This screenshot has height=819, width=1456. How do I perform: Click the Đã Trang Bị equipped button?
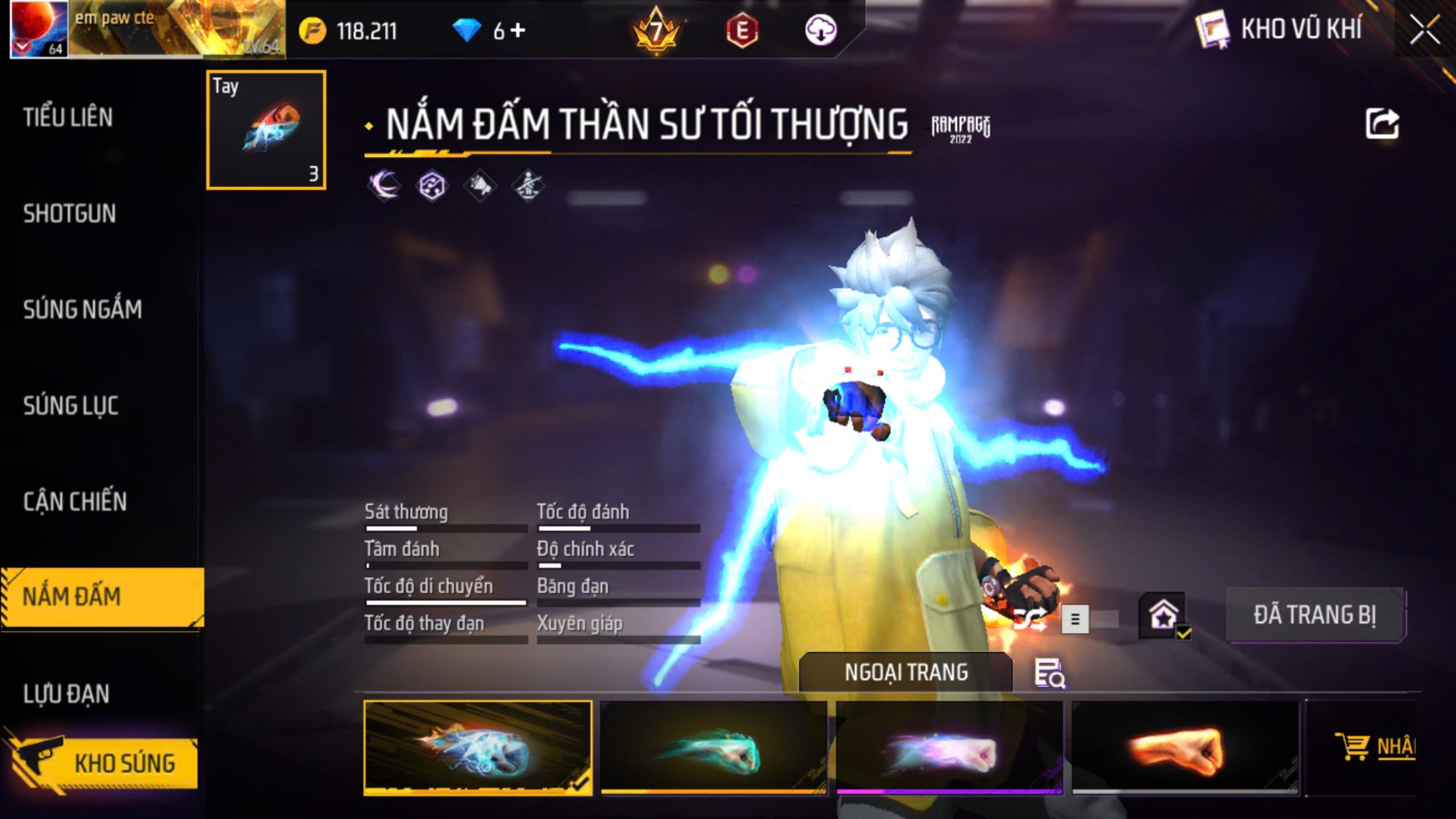pyautogui.click(x=1315, y=615)
